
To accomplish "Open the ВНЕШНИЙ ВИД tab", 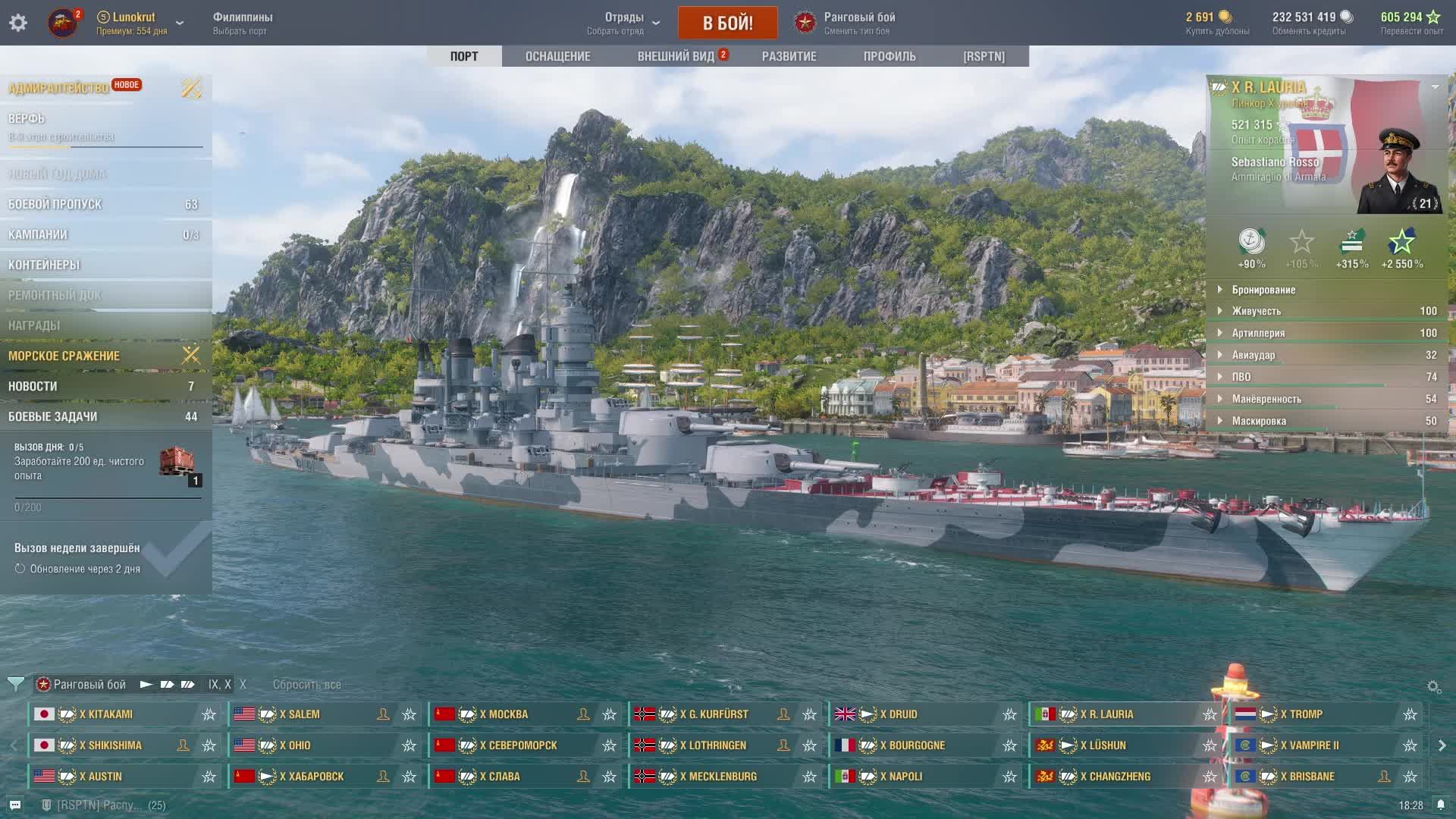I will click(676, 56).
